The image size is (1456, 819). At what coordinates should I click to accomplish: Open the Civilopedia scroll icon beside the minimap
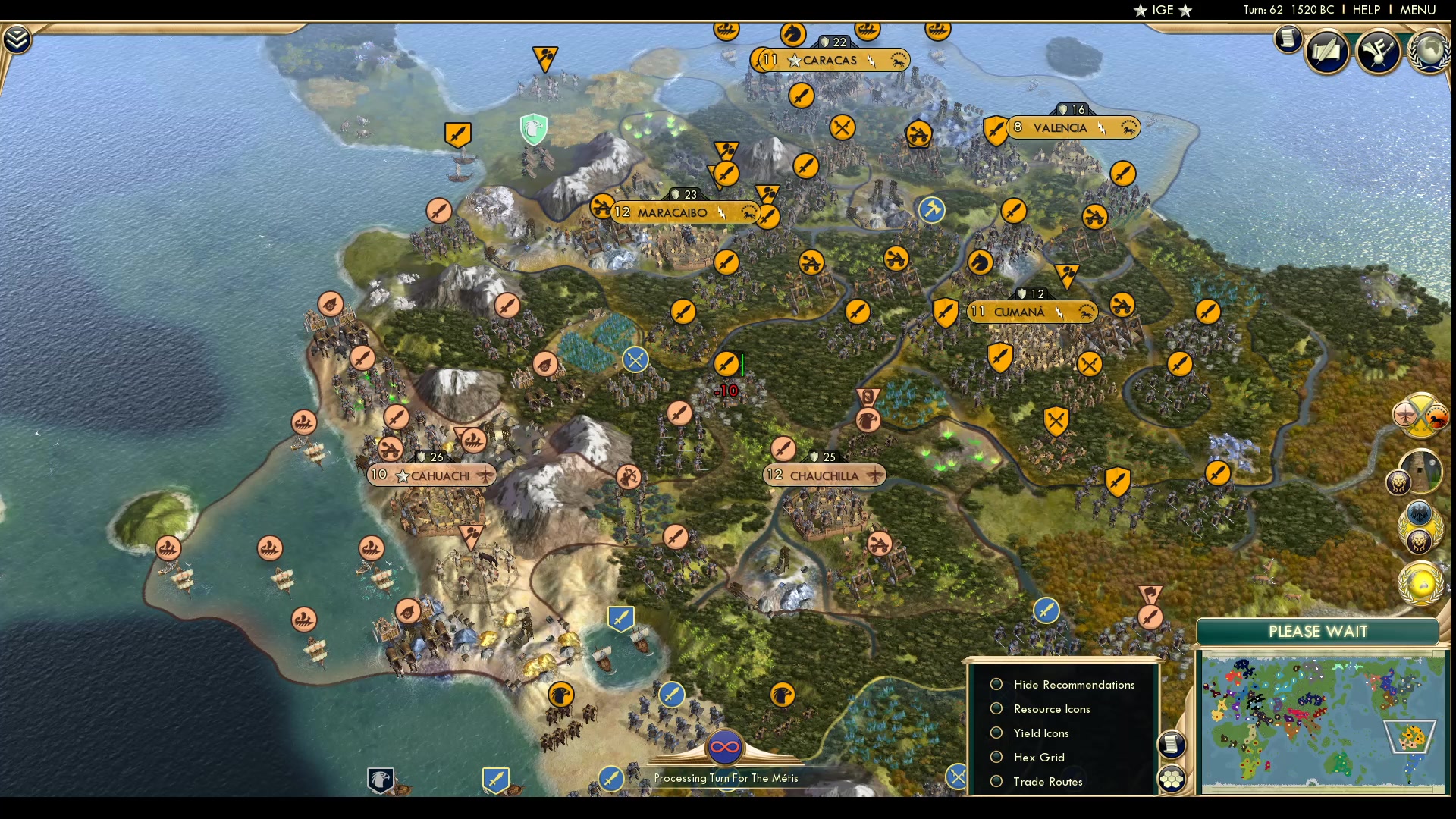(1172, 745)
